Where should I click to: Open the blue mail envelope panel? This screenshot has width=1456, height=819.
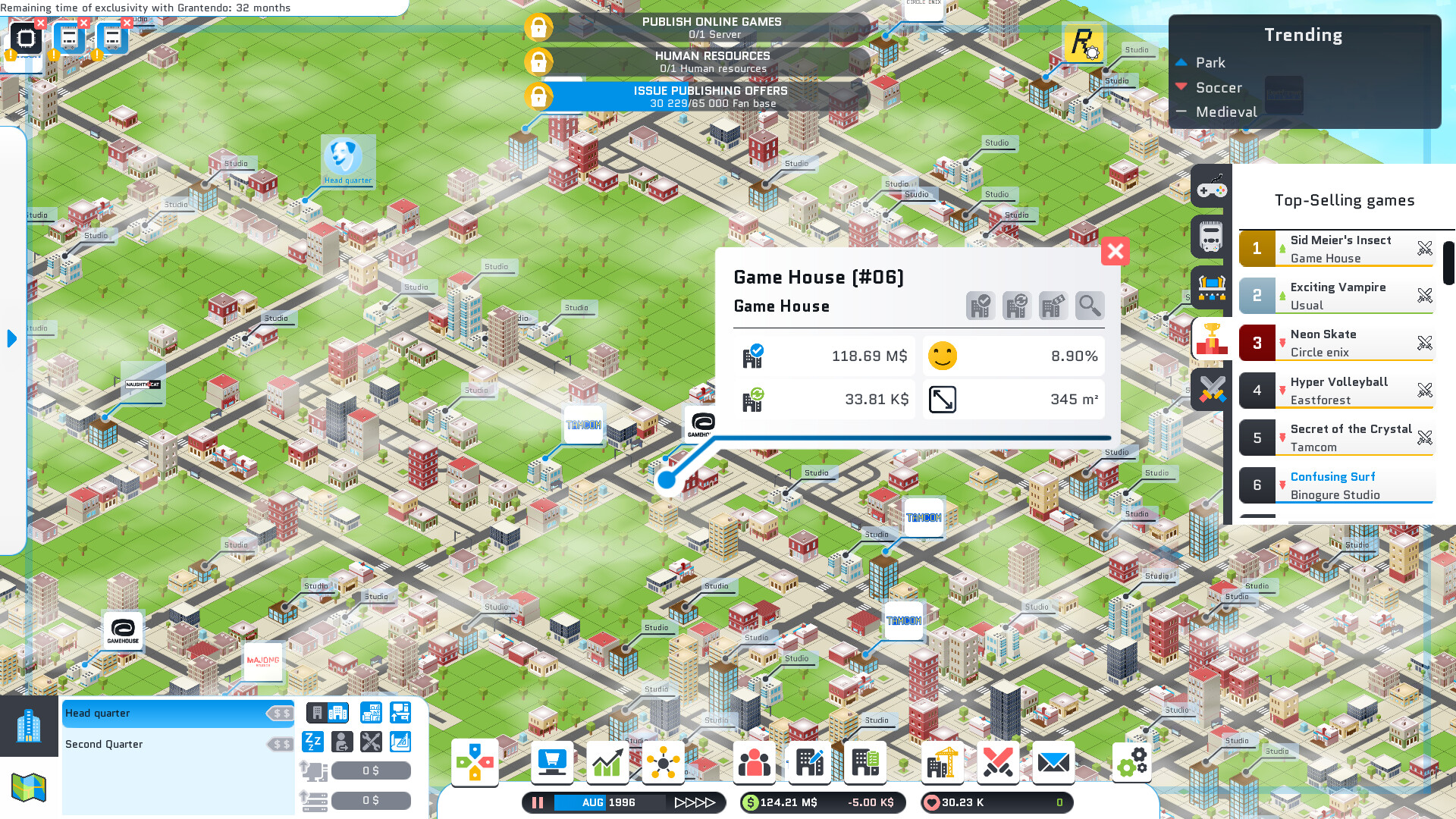[x=1055, y=762]
